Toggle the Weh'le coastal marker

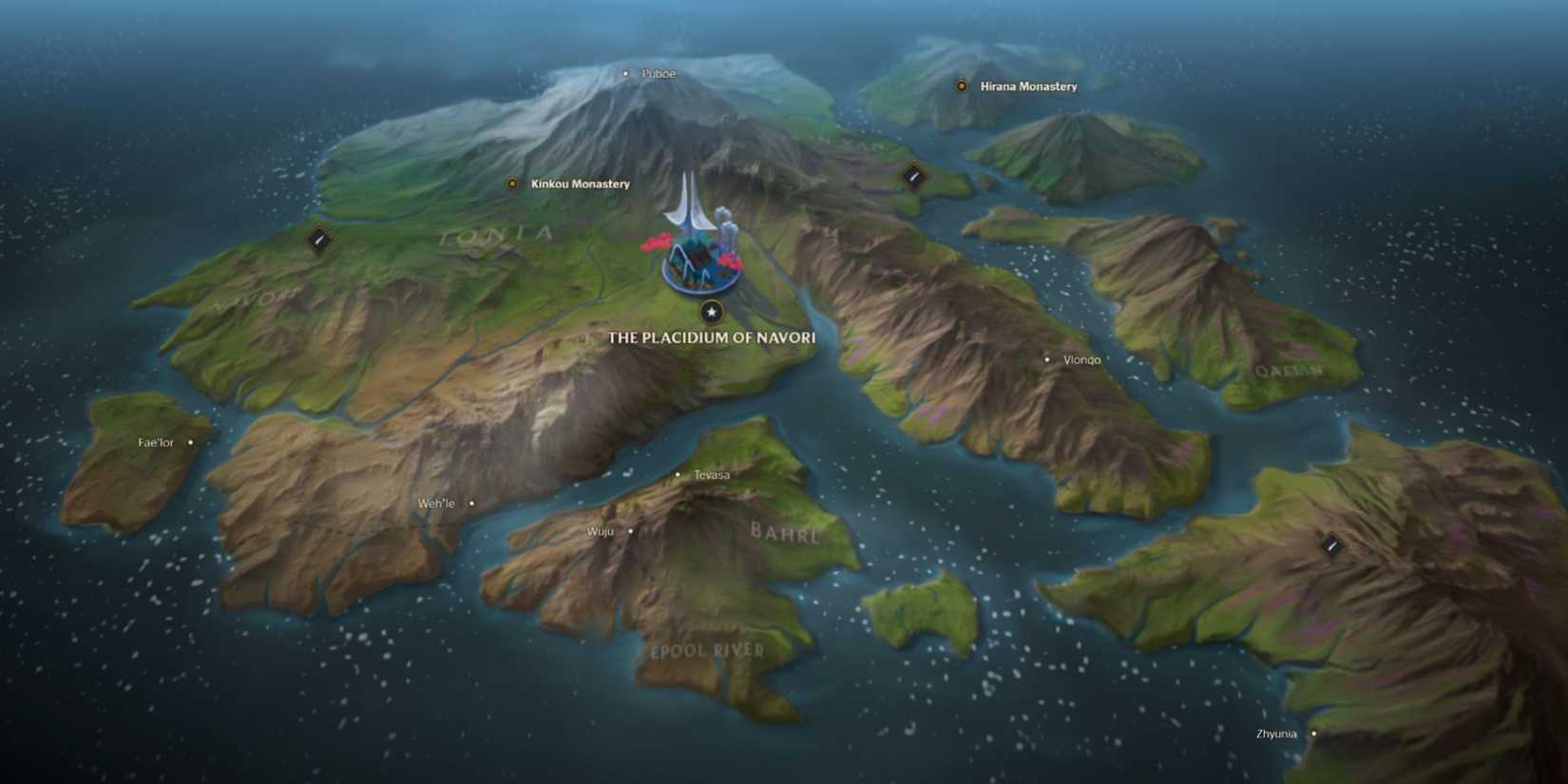[469, 503]
